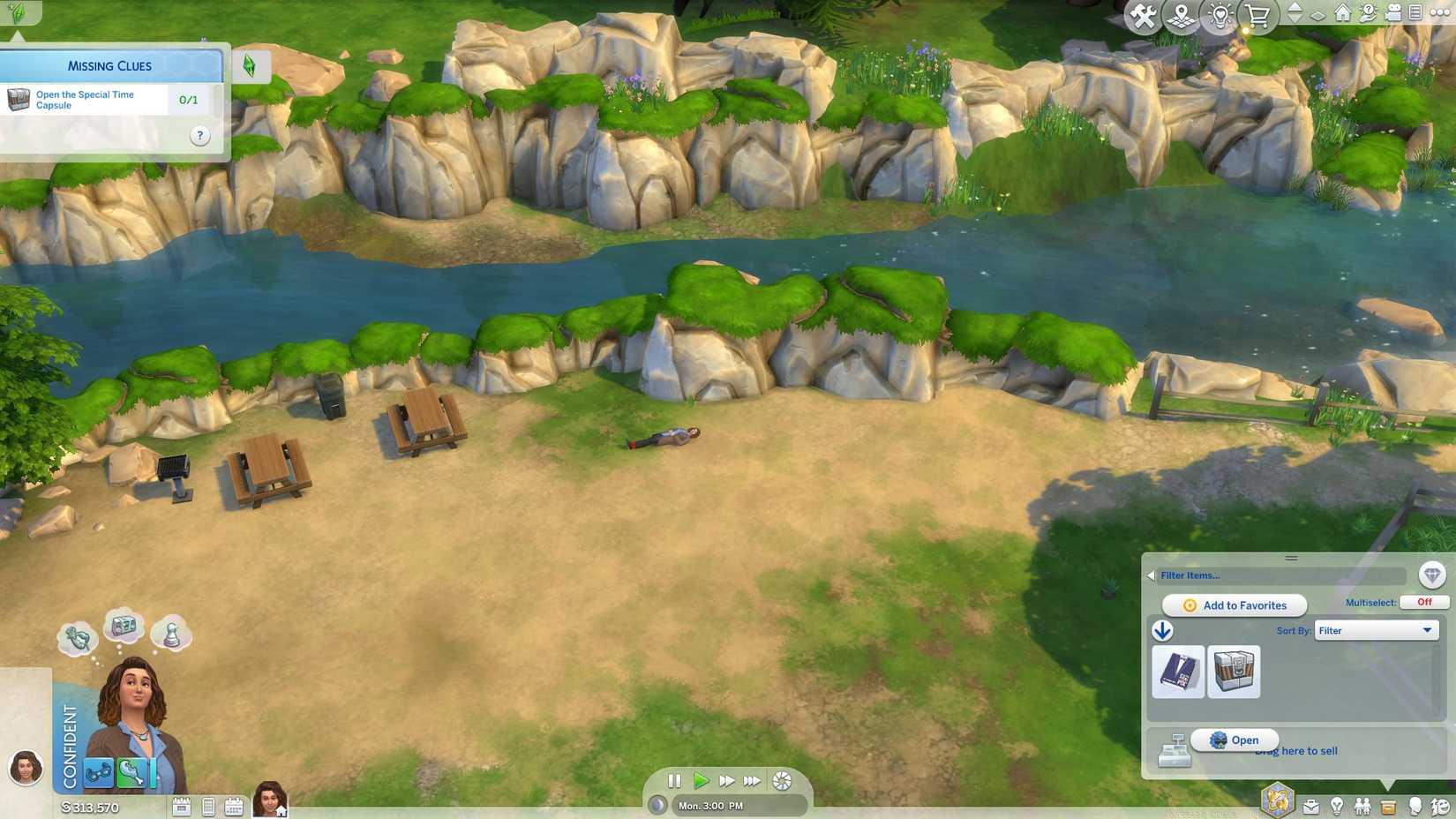Viewport: 1456px width, 819px height.
Task: Show the relationships panel
Action: pos(1363,805)
